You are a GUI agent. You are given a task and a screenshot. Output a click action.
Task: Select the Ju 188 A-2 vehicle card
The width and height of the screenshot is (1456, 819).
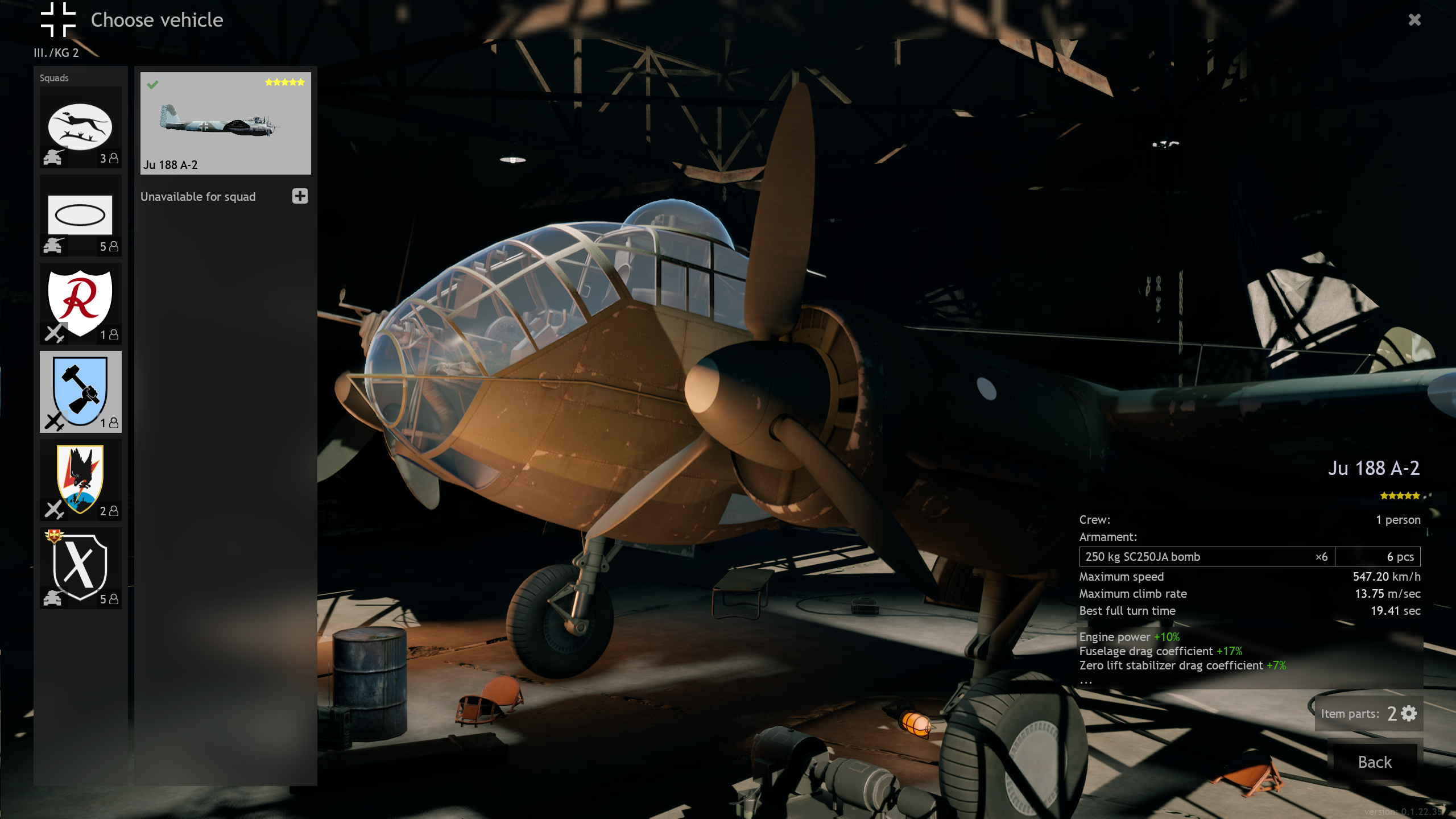[225, 123]
